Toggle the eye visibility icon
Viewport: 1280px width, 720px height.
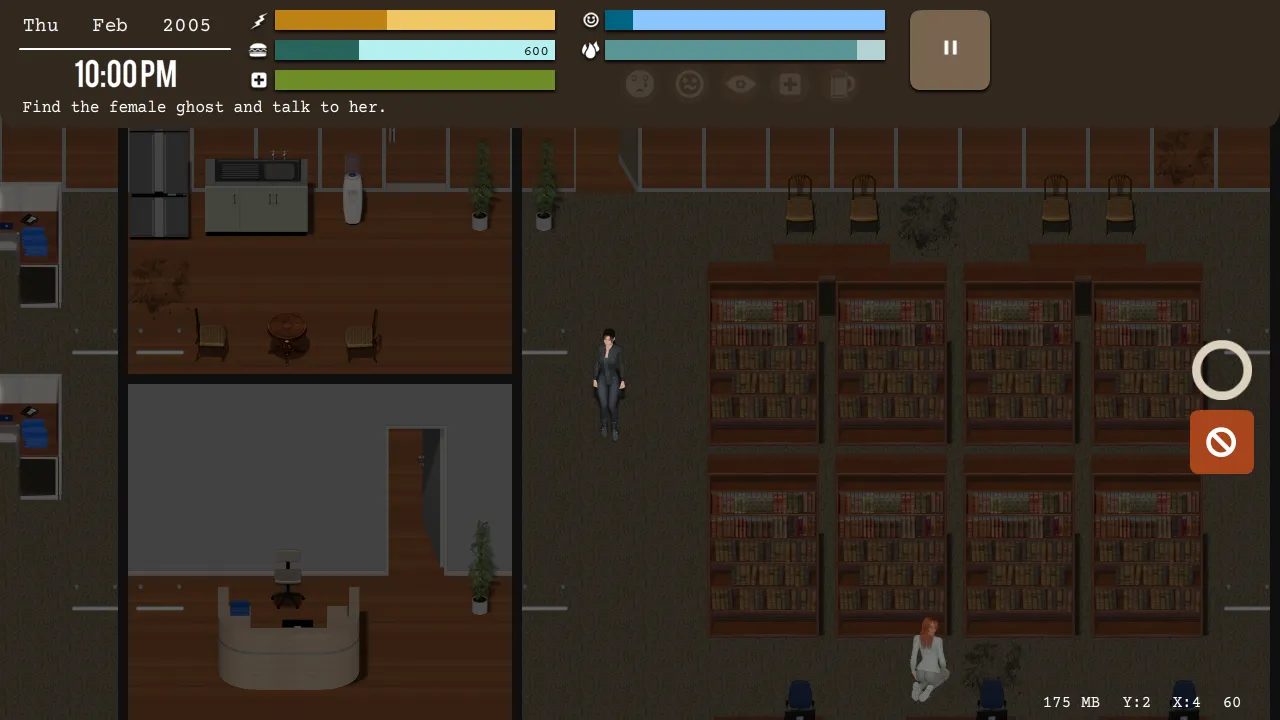[x=740, y=84]
